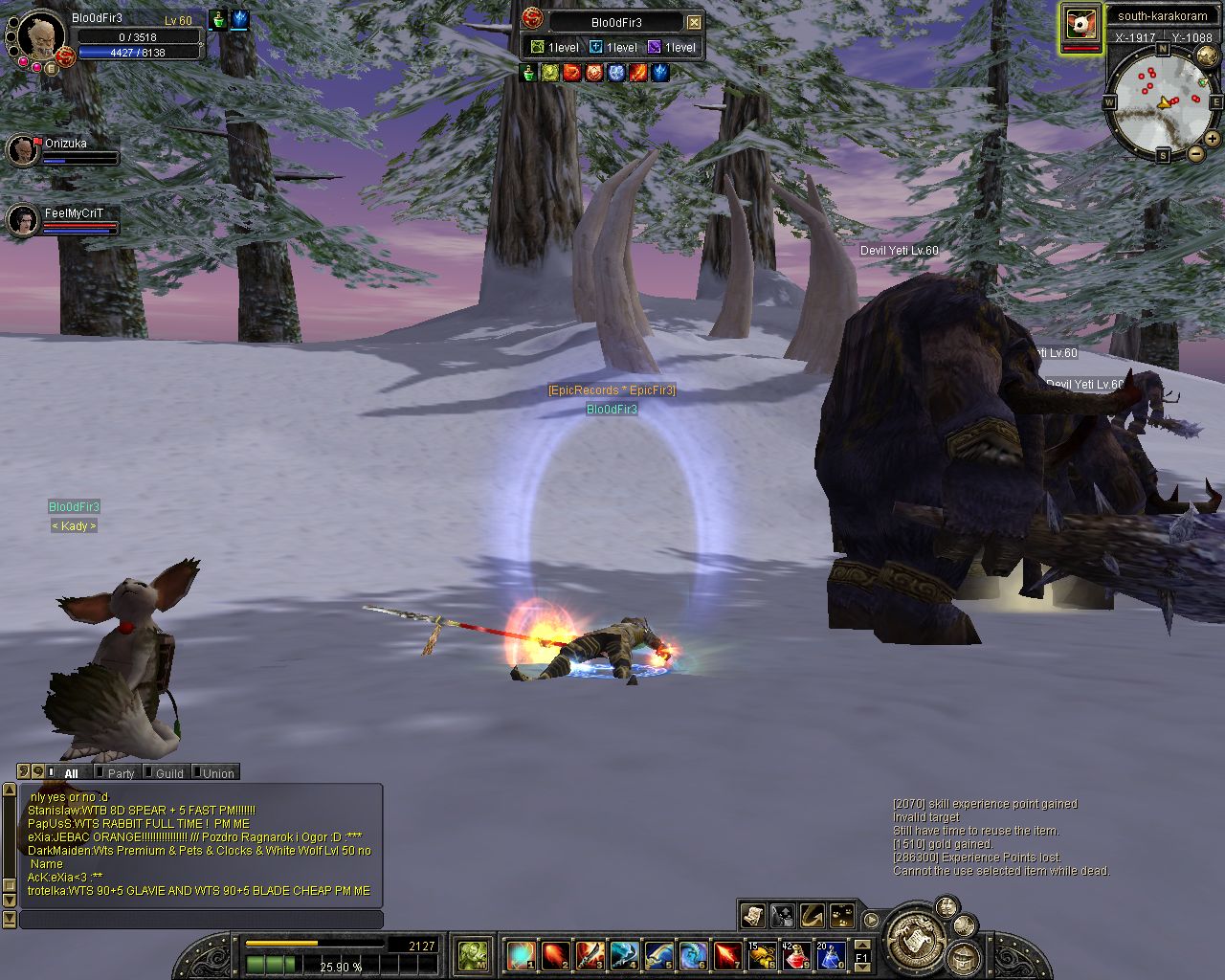The image size is (1225, 980).
Task: Switch chat to the Party tab
Action: [x=121, y=773]
